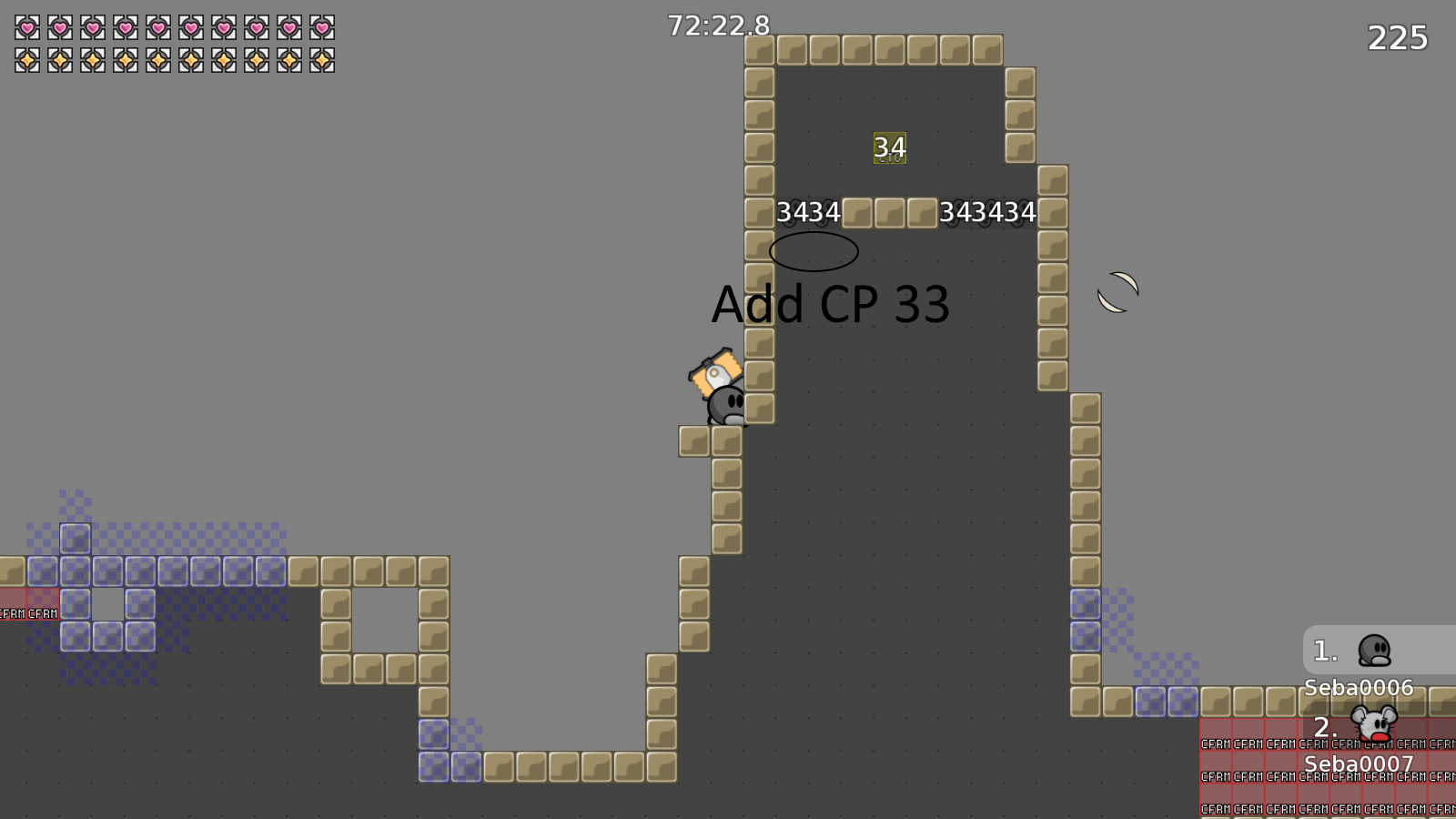Click Seba0006's character avatar on the leaderboard
Screen dimensions: 1456x819
(x=1377, y=652)
